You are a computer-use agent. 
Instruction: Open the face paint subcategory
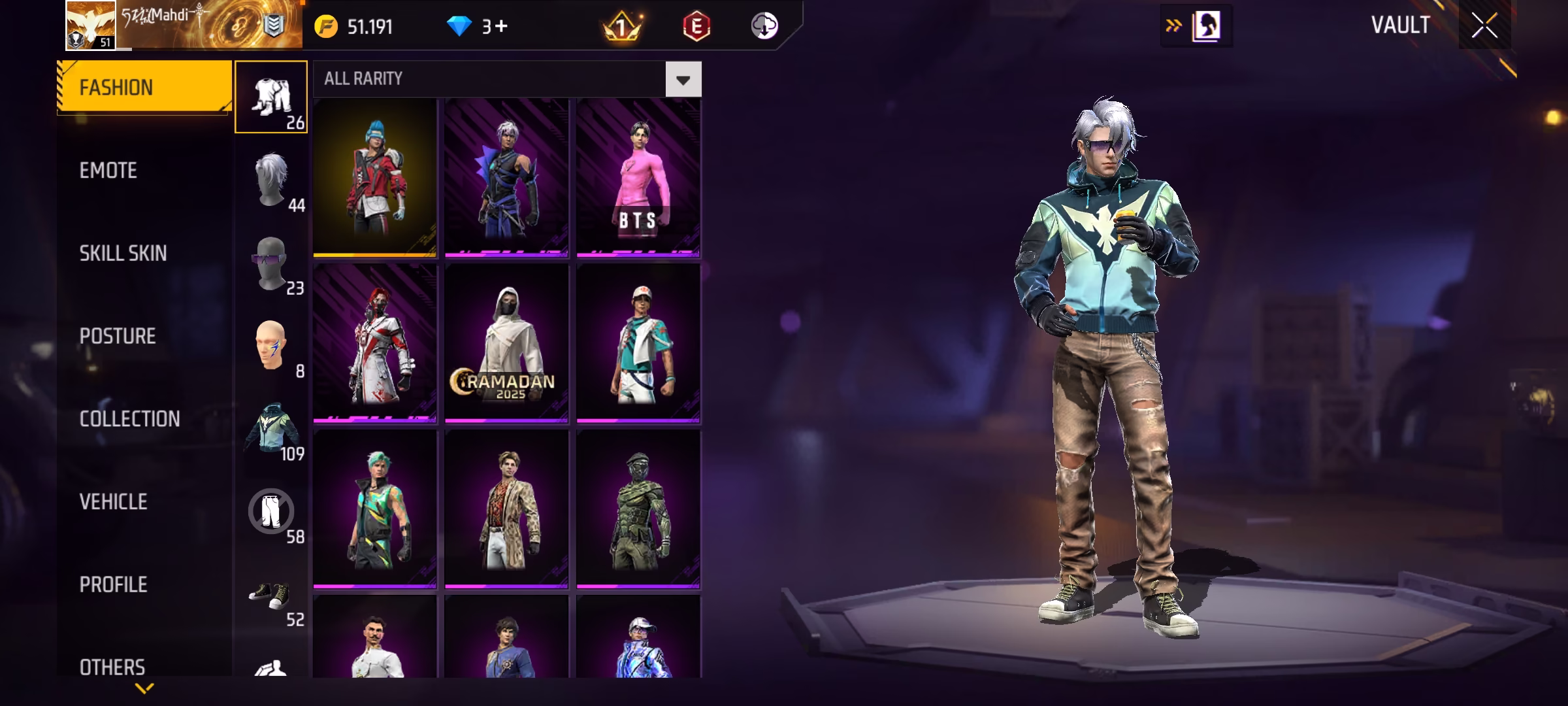tap(271, 346)
